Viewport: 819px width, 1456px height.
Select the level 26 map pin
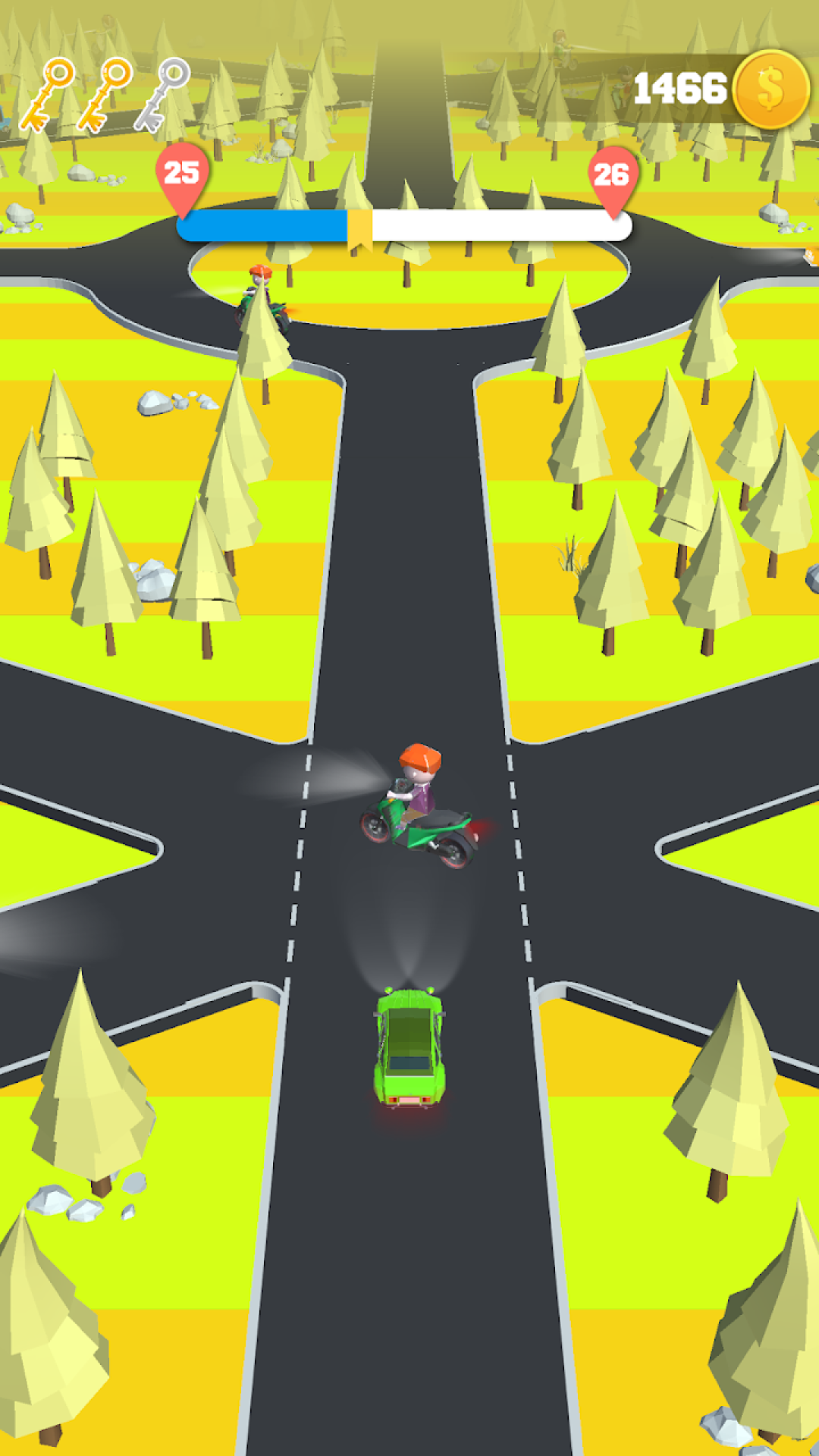[x=612, y=177]
